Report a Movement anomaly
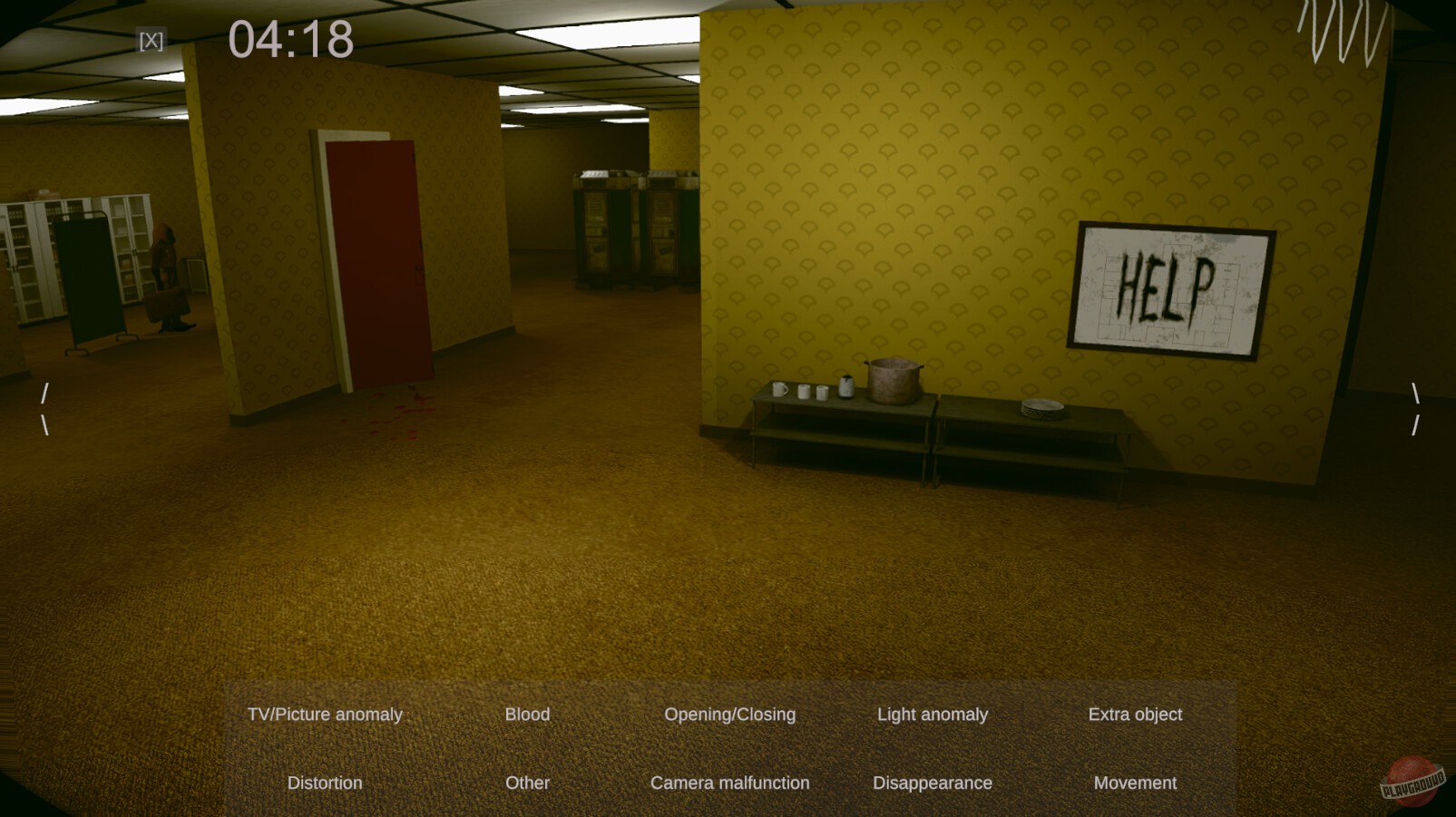This screenshot has height=817, width=1456. 1135,783
